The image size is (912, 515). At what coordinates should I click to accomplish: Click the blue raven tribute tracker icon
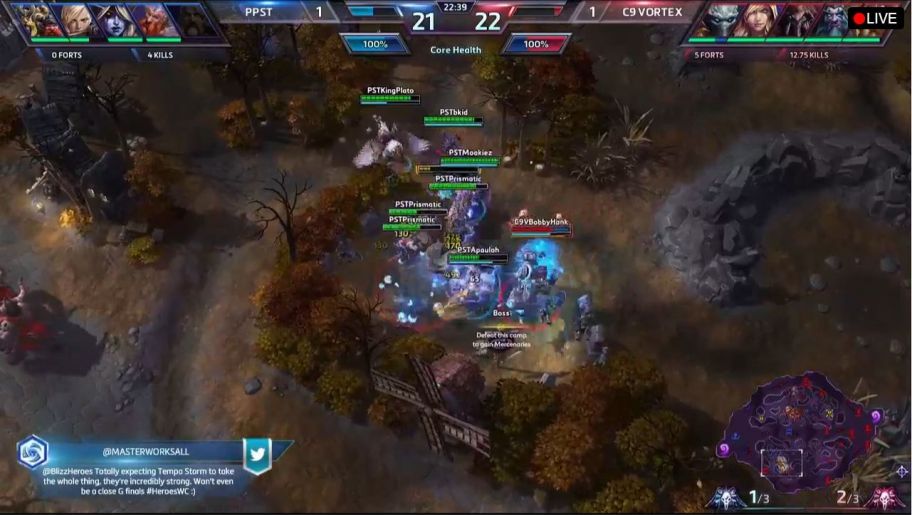(x=727, y=497)
